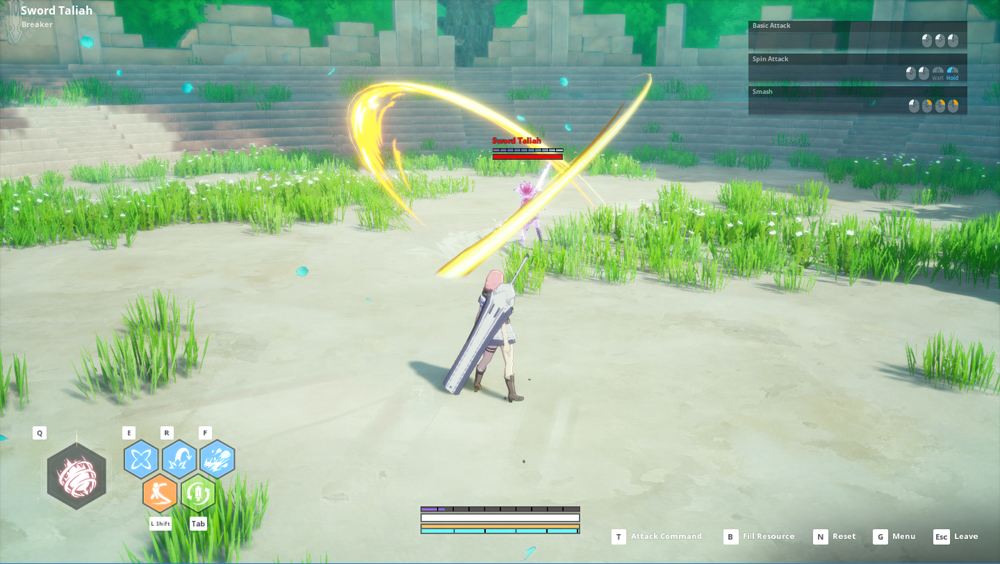Activate the red spiked orb ultimate skill
Image resolution: width=1000 pixels, height=564 pixels.
coord(76,476)
